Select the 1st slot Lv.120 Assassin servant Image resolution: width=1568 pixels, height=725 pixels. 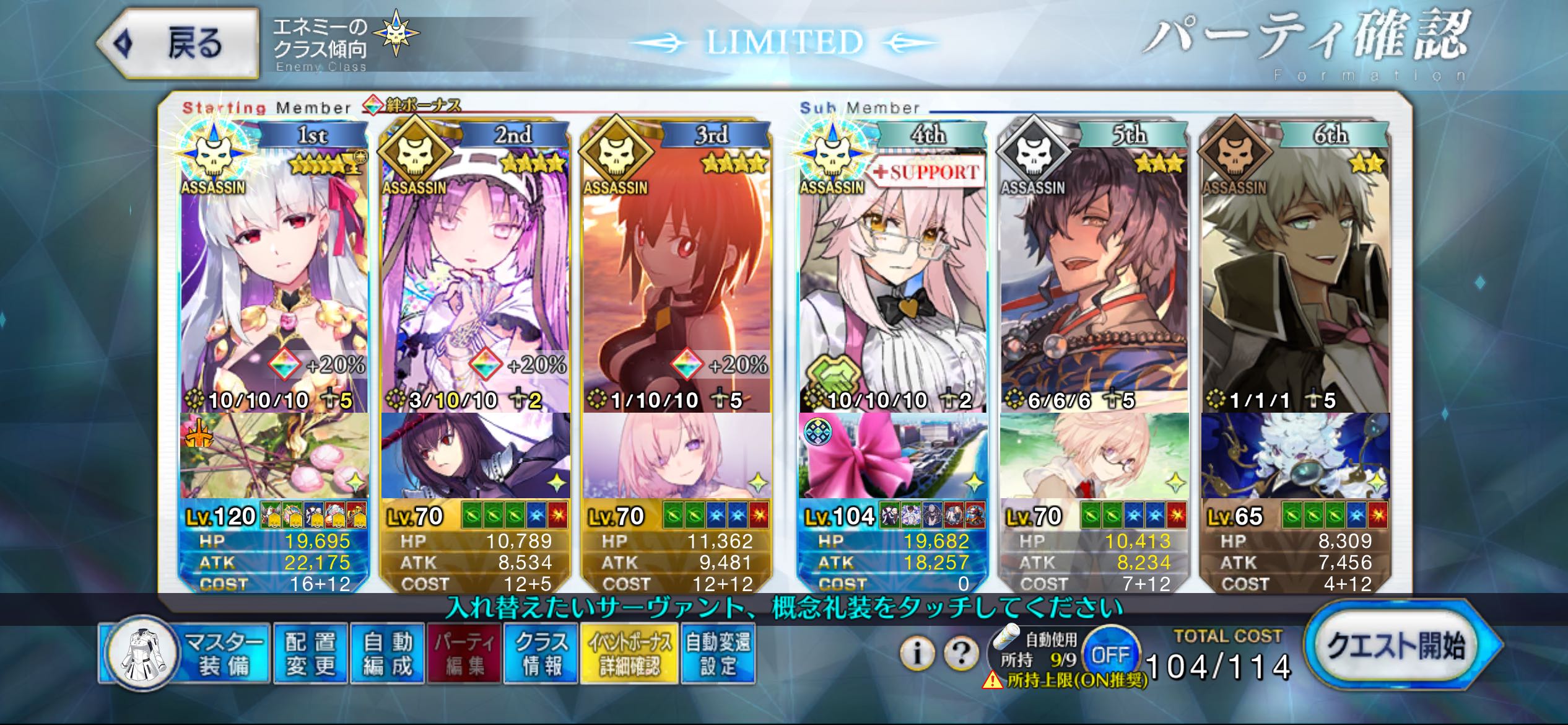coord(274,279)
